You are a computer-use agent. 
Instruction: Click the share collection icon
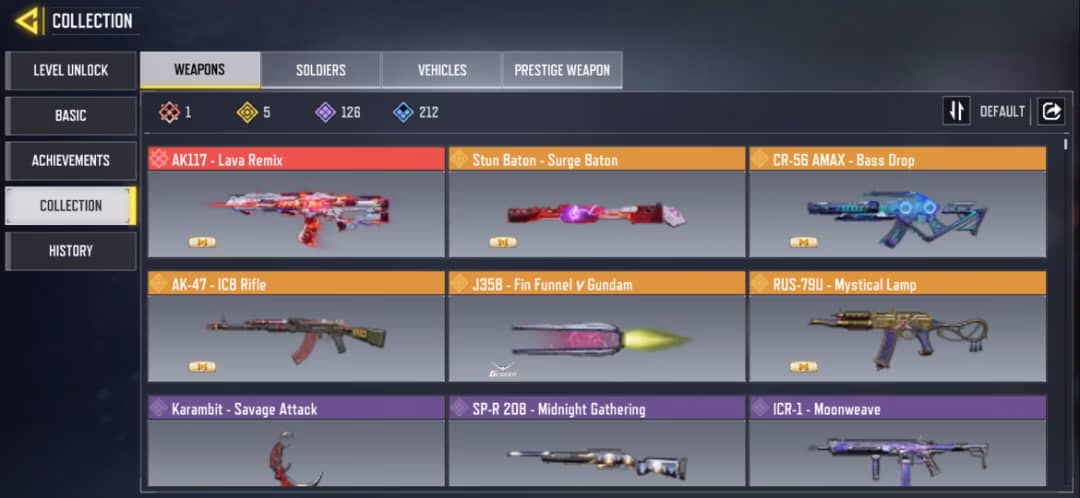pos(1051,111)
